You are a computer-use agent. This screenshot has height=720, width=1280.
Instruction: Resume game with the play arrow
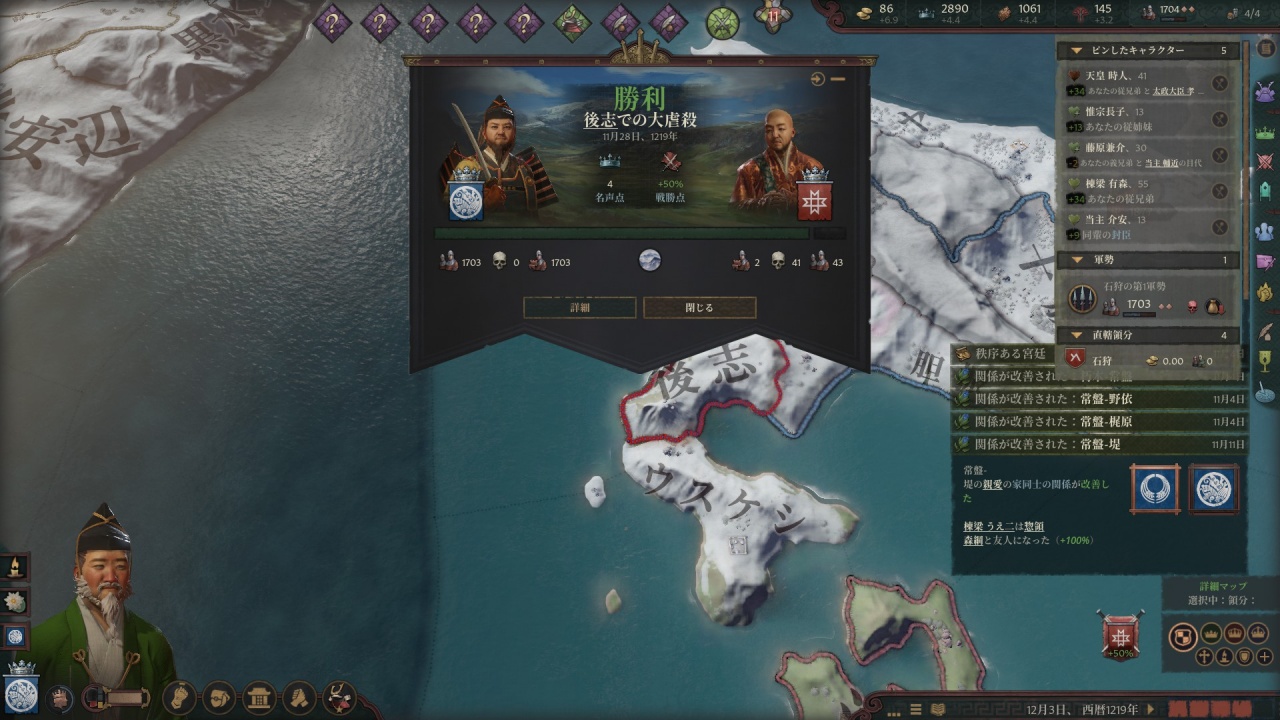(1151, 709)
